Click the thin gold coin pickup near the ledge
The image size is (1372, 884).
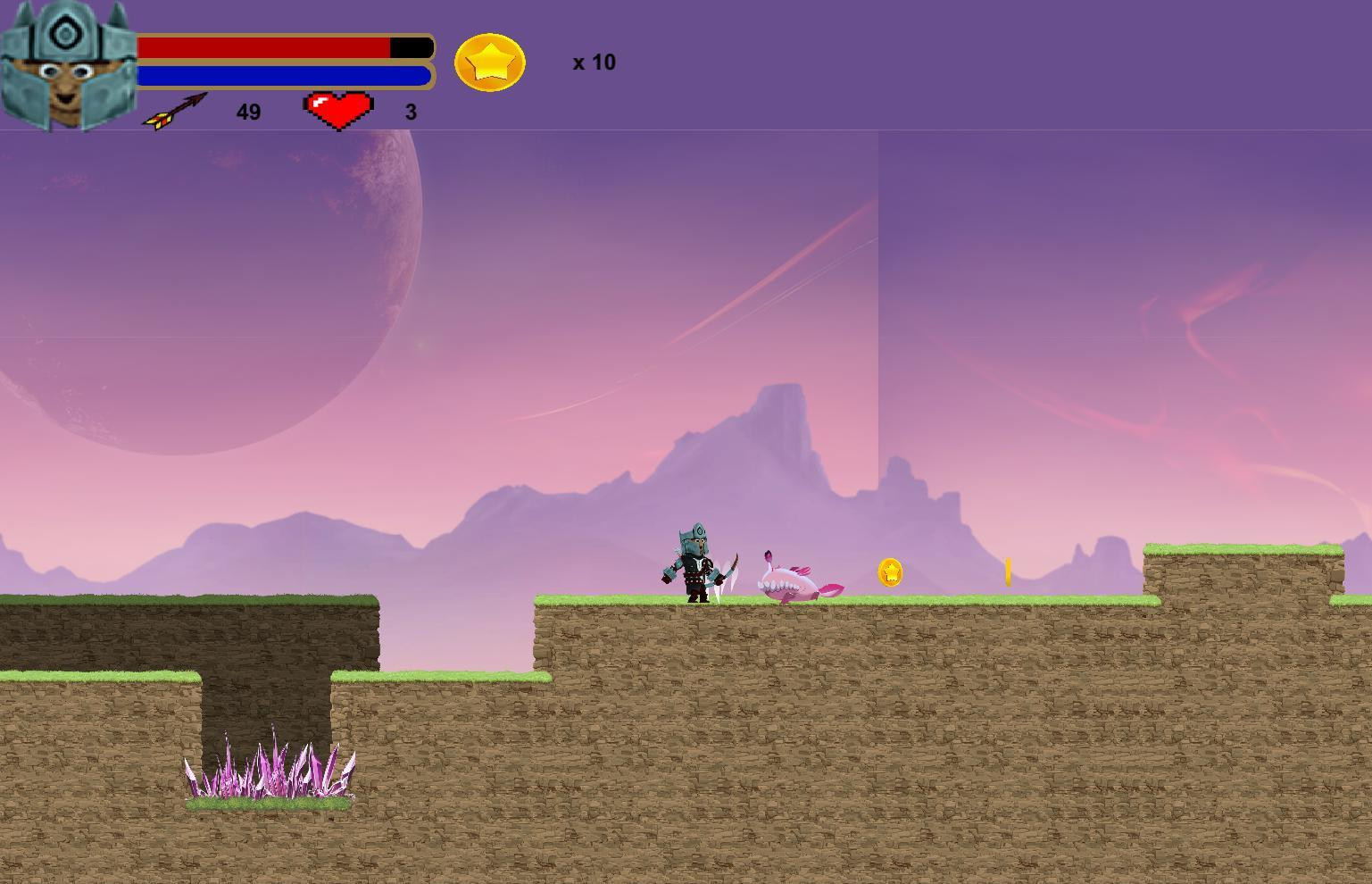pyautogui.click(x=1009, y=571)
